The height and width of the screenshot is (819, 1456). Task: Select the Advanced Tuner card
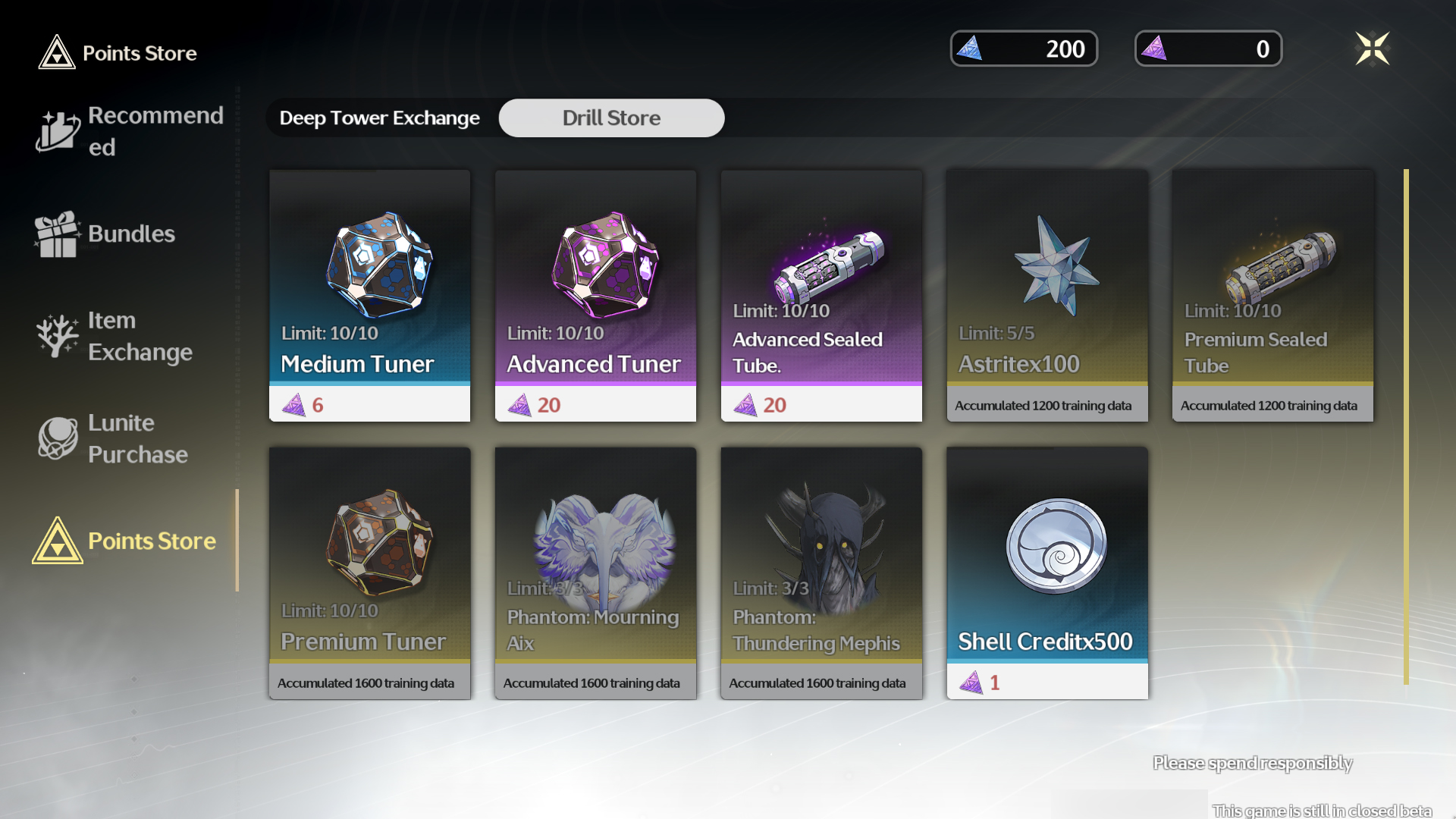point(595,295)
